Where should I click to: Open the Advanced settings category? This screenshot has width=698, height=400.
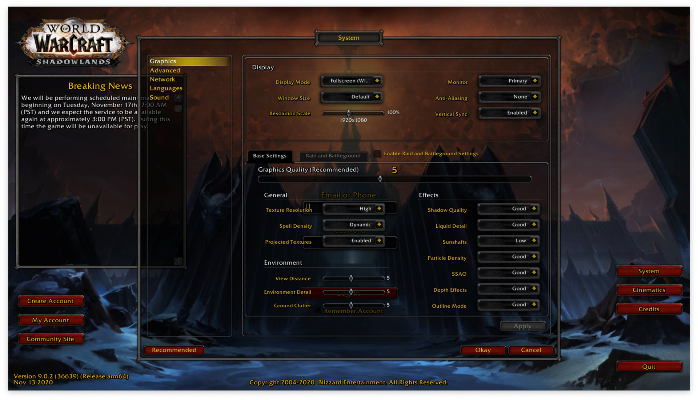(166, 70)
